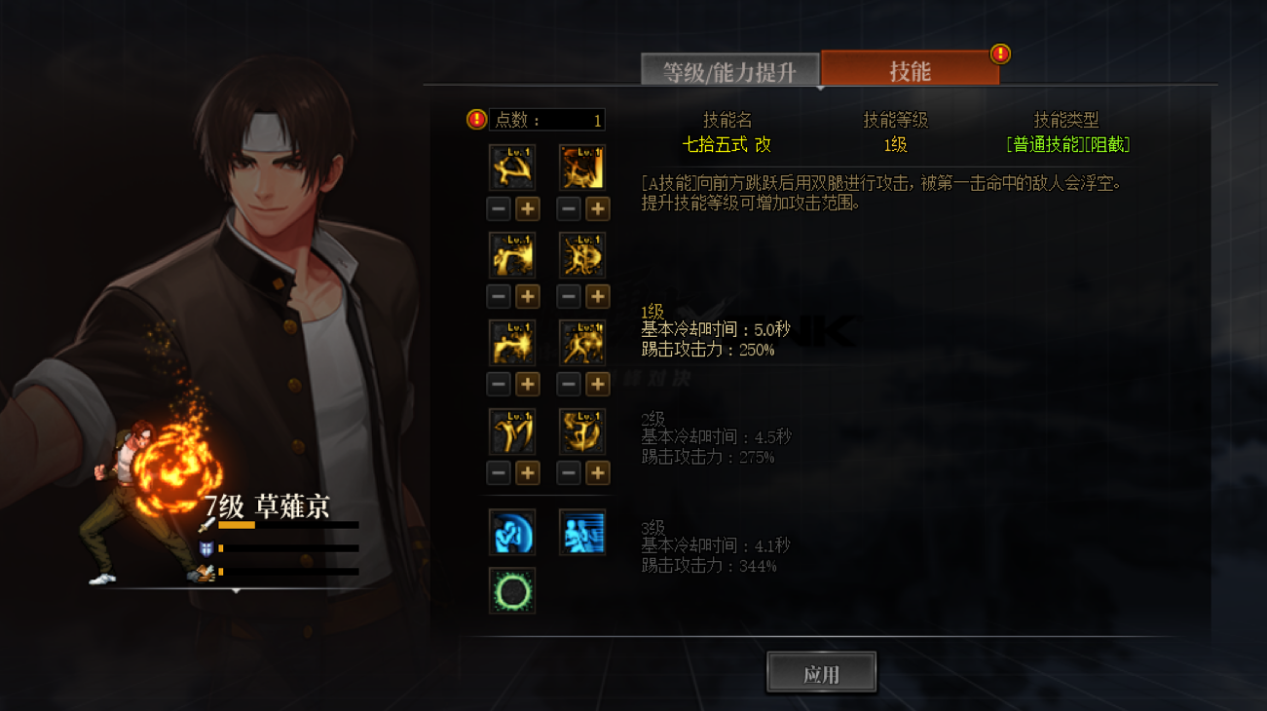Select the green ring skill icon
The width and height of the screenshot is (1267, 711).
coord(512,591)
